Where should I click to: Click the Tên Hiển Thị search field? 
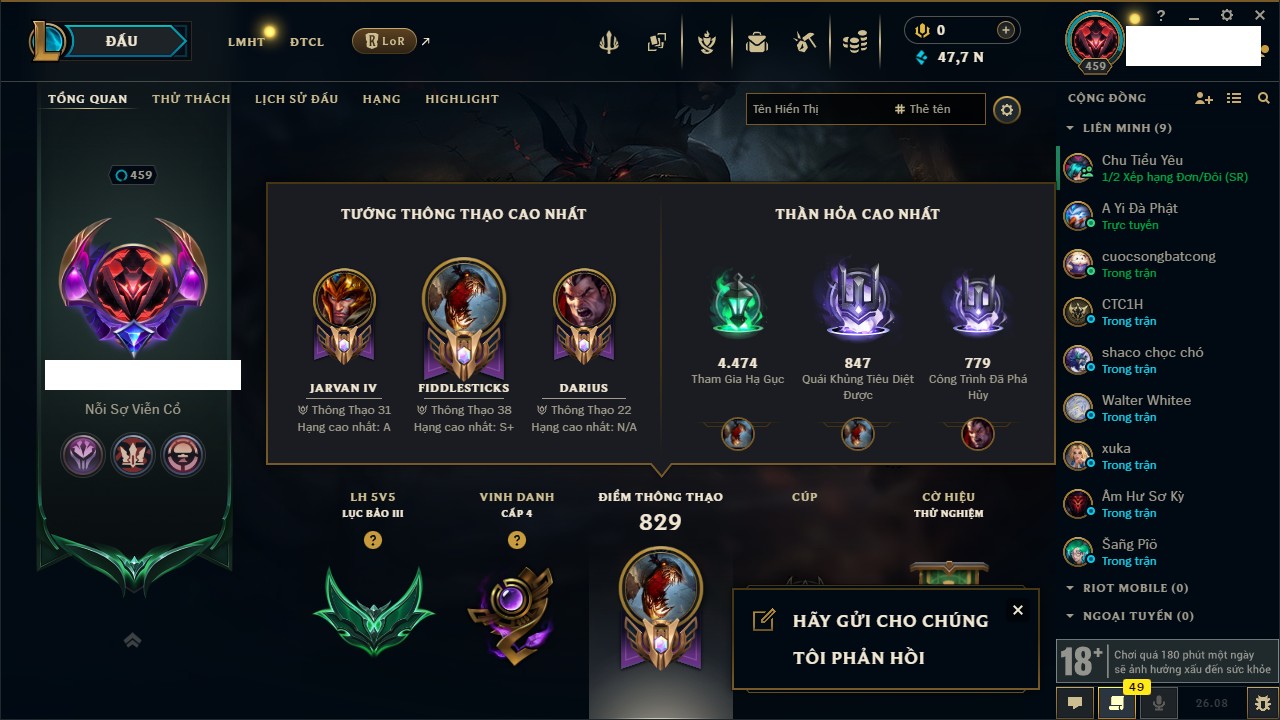click(x=815, y=109)
